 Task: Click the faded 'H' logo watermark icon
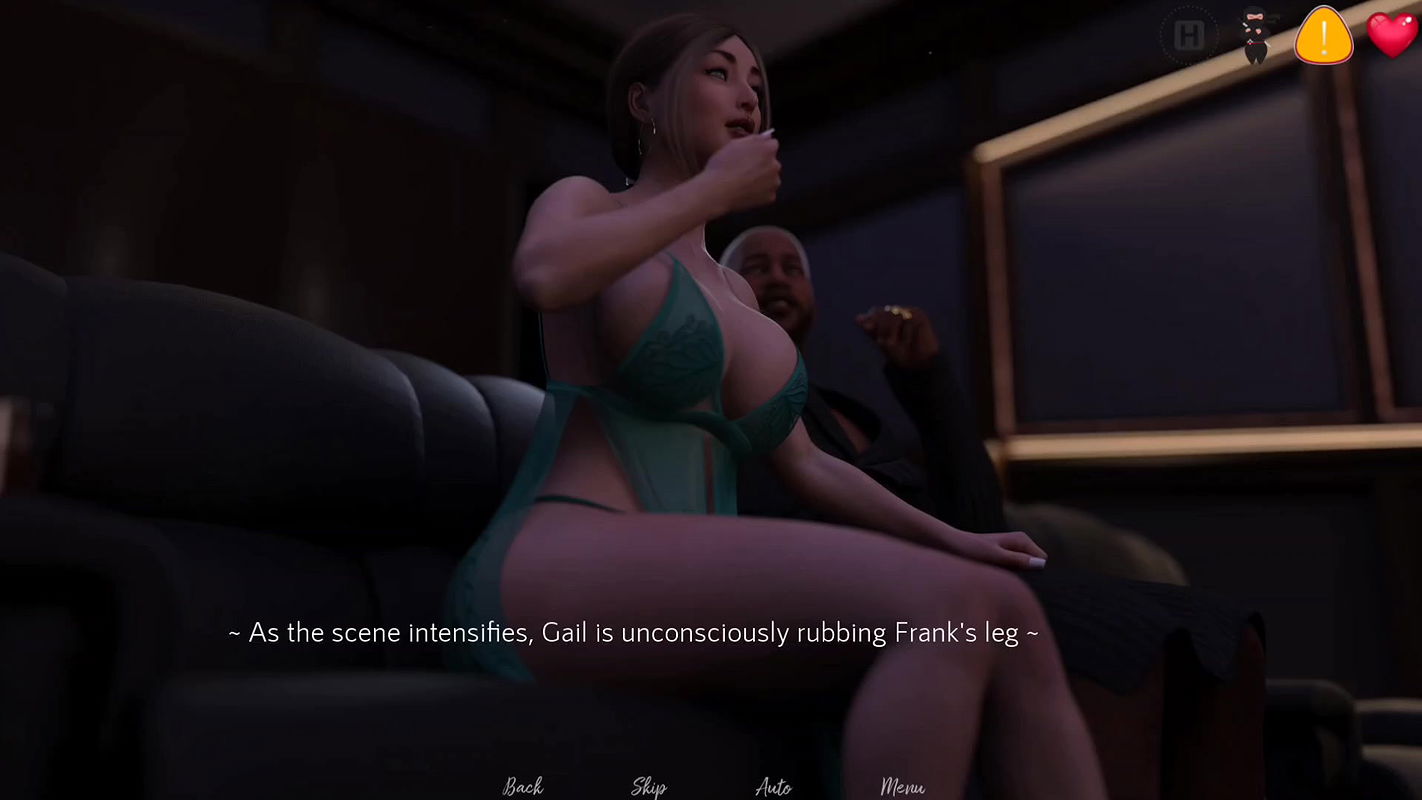(x=1189, y=36)
